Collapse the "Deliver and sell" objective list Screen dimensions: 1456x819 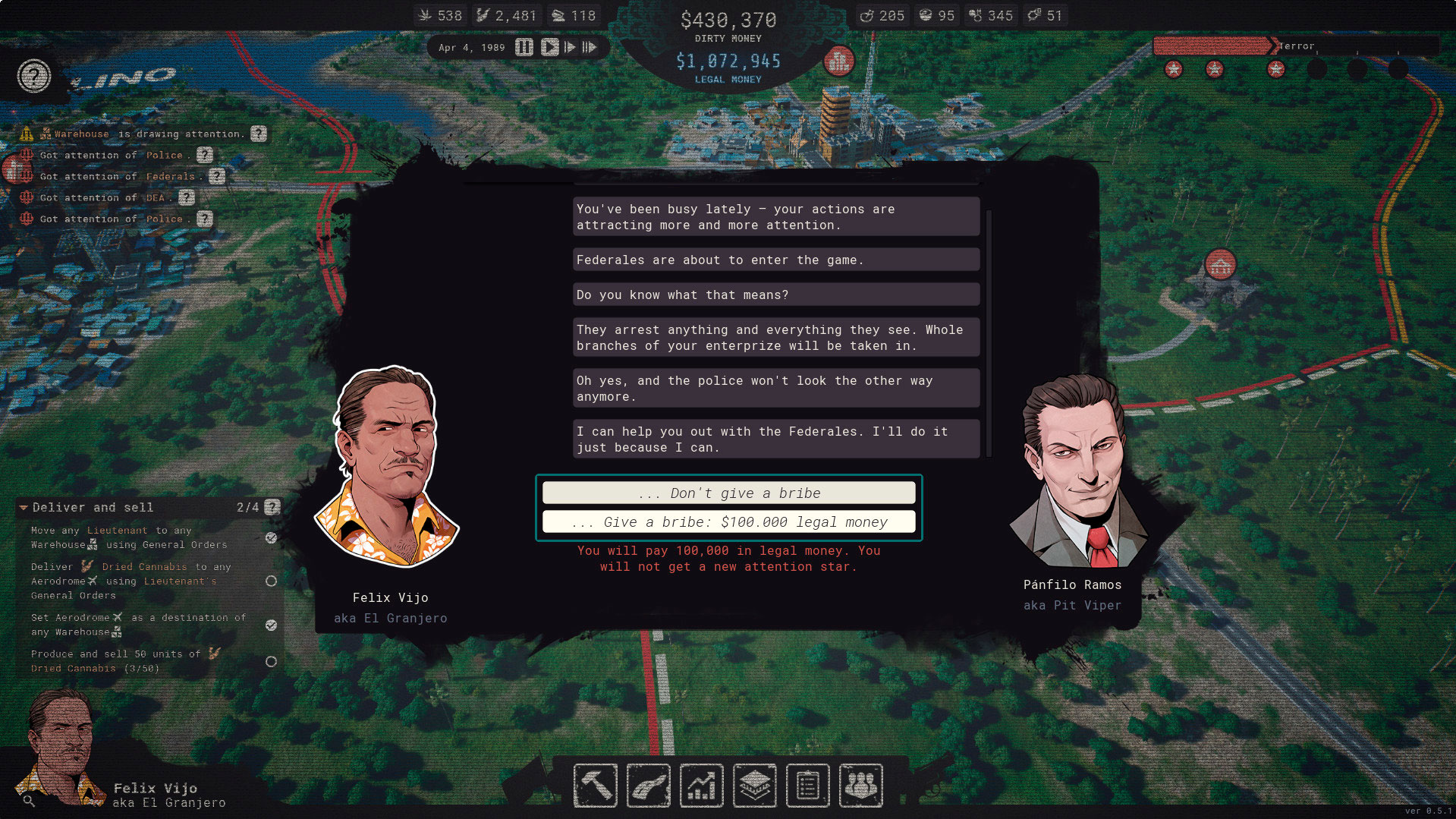(x=24, y=507)
